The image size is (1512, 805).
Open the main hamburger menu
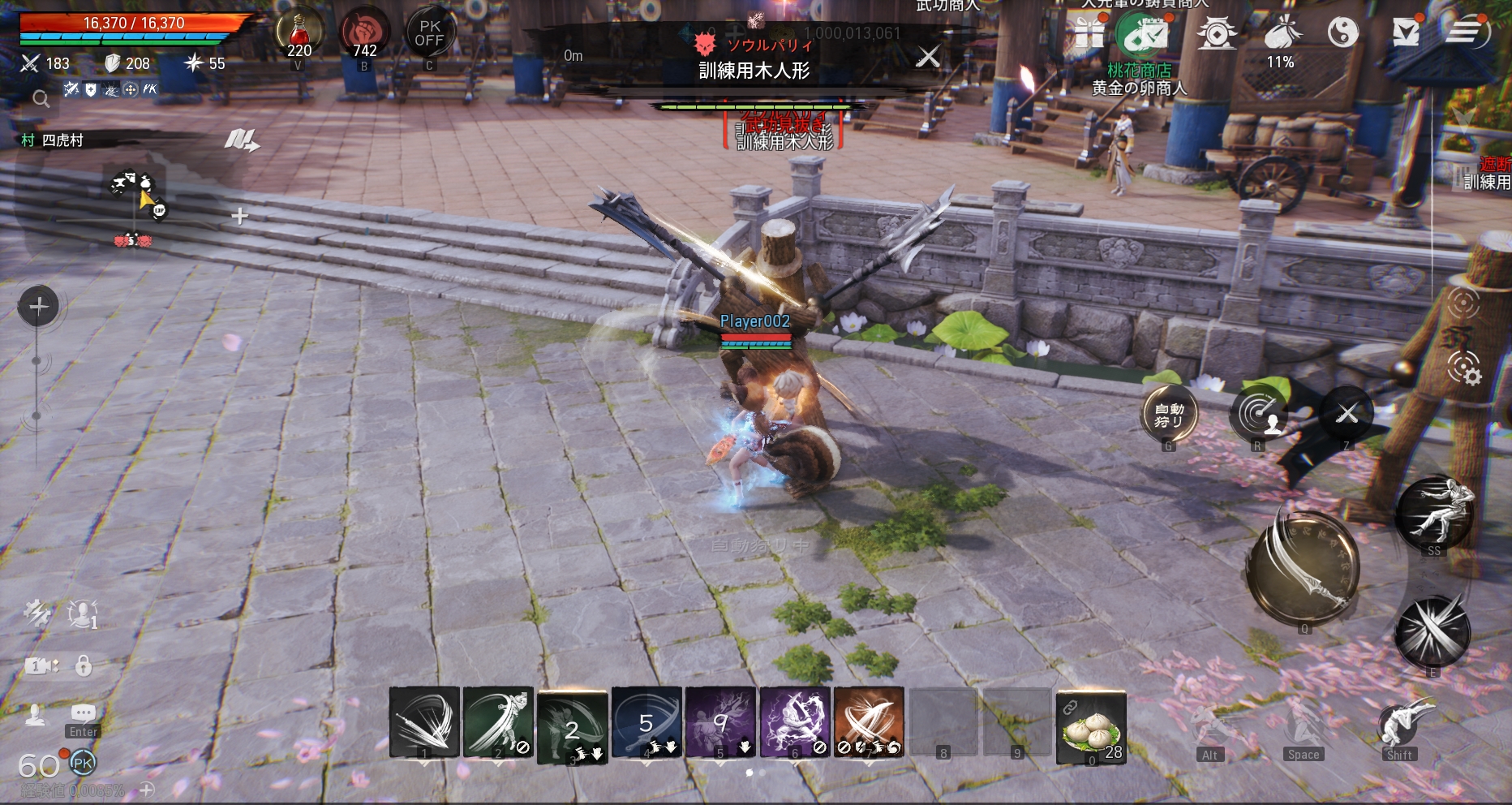point(1465,32)
